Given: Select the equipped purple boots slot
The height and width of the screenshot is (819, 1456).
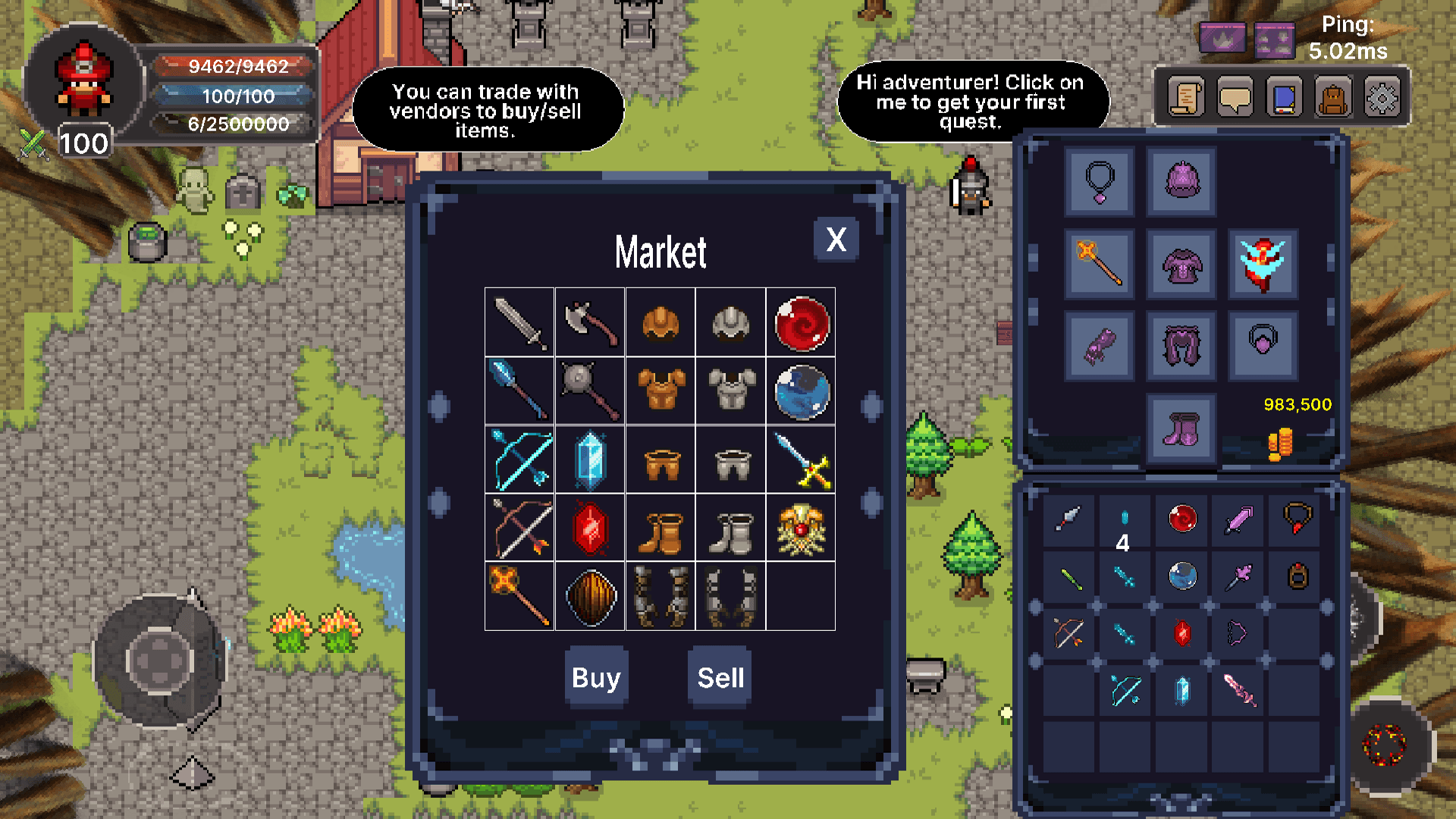Looking at the screenshot, I should pos(1181,429).
